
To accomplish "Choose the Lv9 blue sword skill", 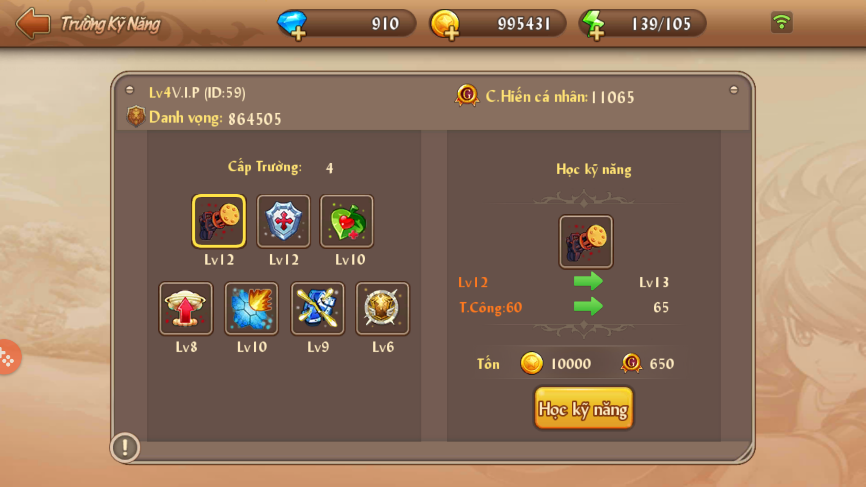I will click(x=318, y=308).
